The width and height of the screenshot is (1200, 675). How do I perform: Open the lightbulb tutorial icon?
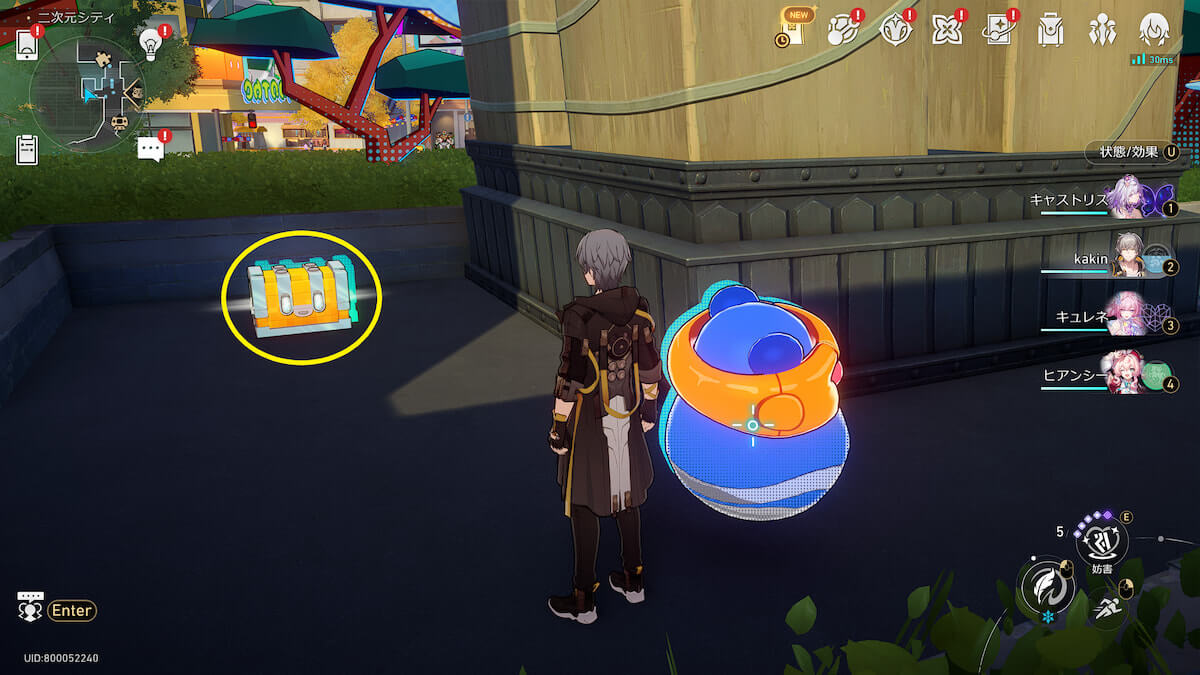click(x=150, y=42)
